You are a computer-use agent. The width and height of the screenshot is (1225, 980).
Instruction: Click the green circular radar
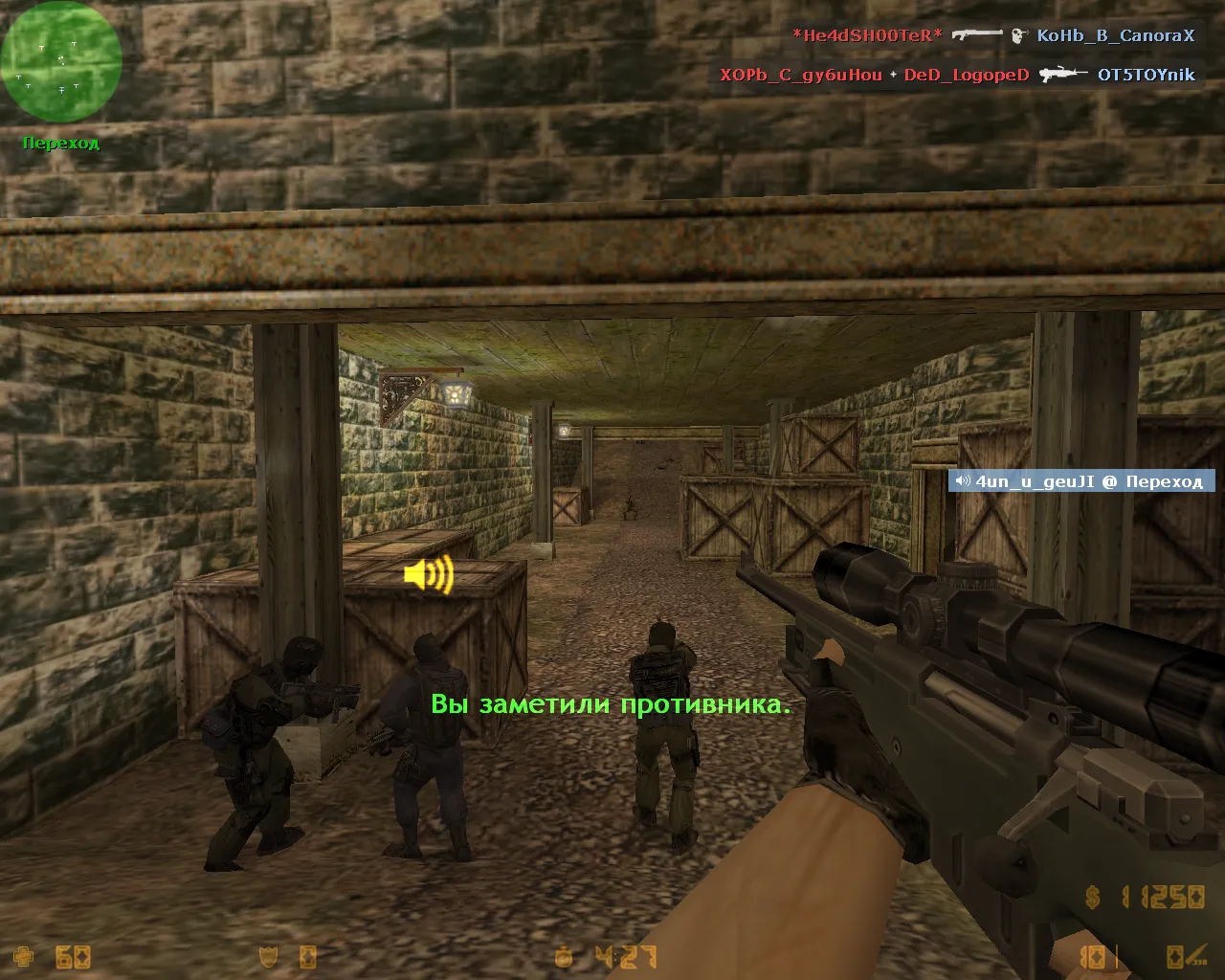tap(61, 62)
